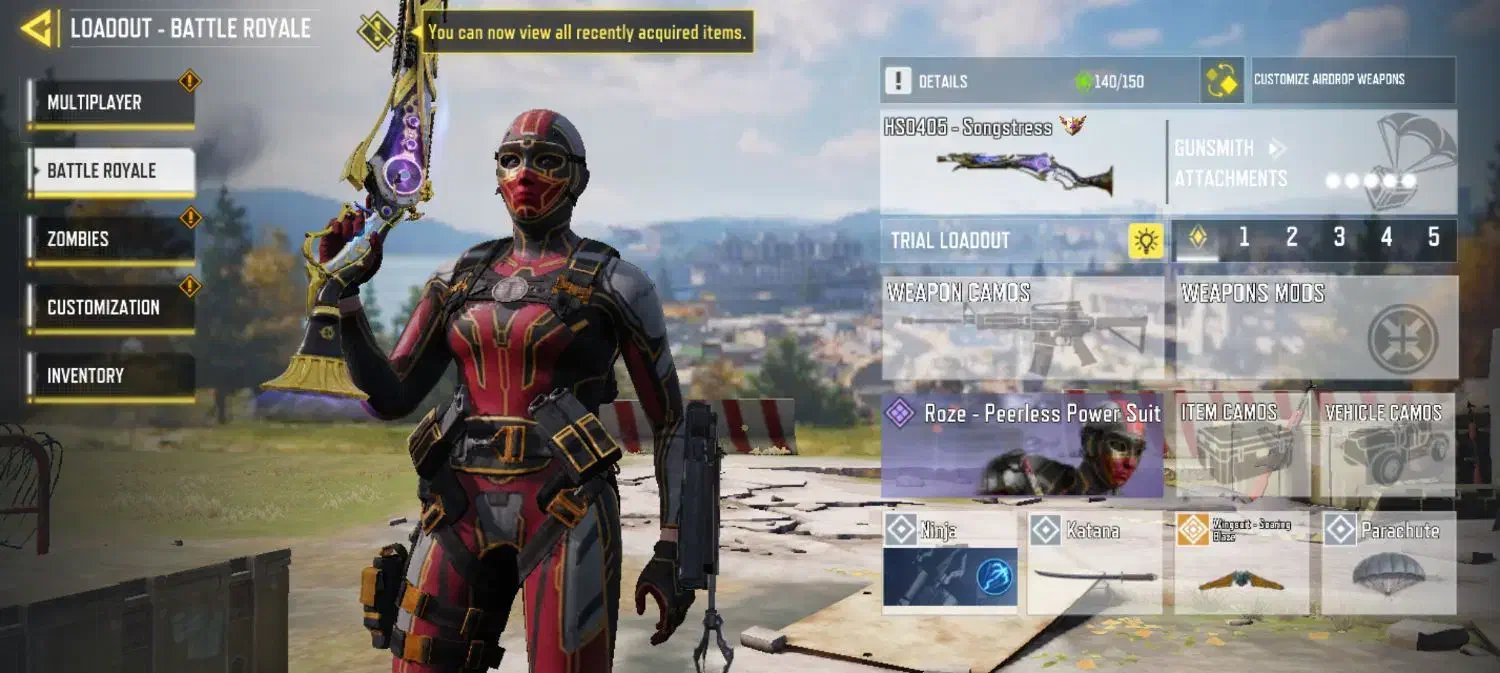Show the Inventory tab

[110, 376]
